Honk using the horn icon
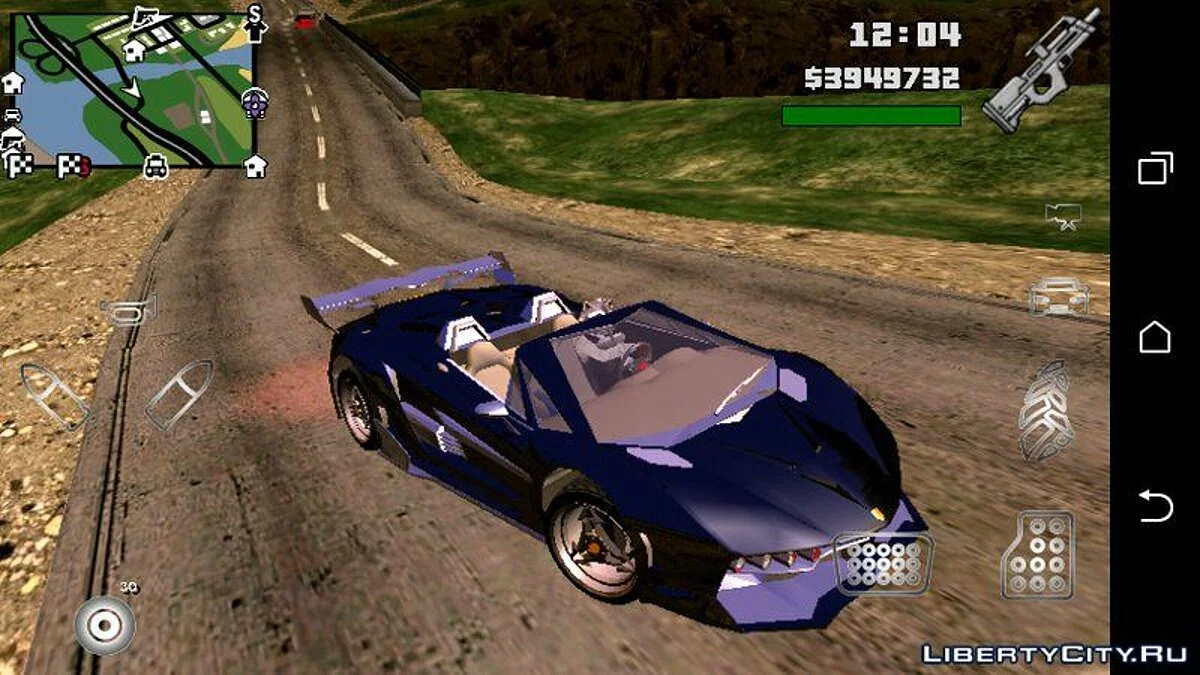The height and width of the screenshot is (675, 1200). pyautogui.click(x=128, y=311)
